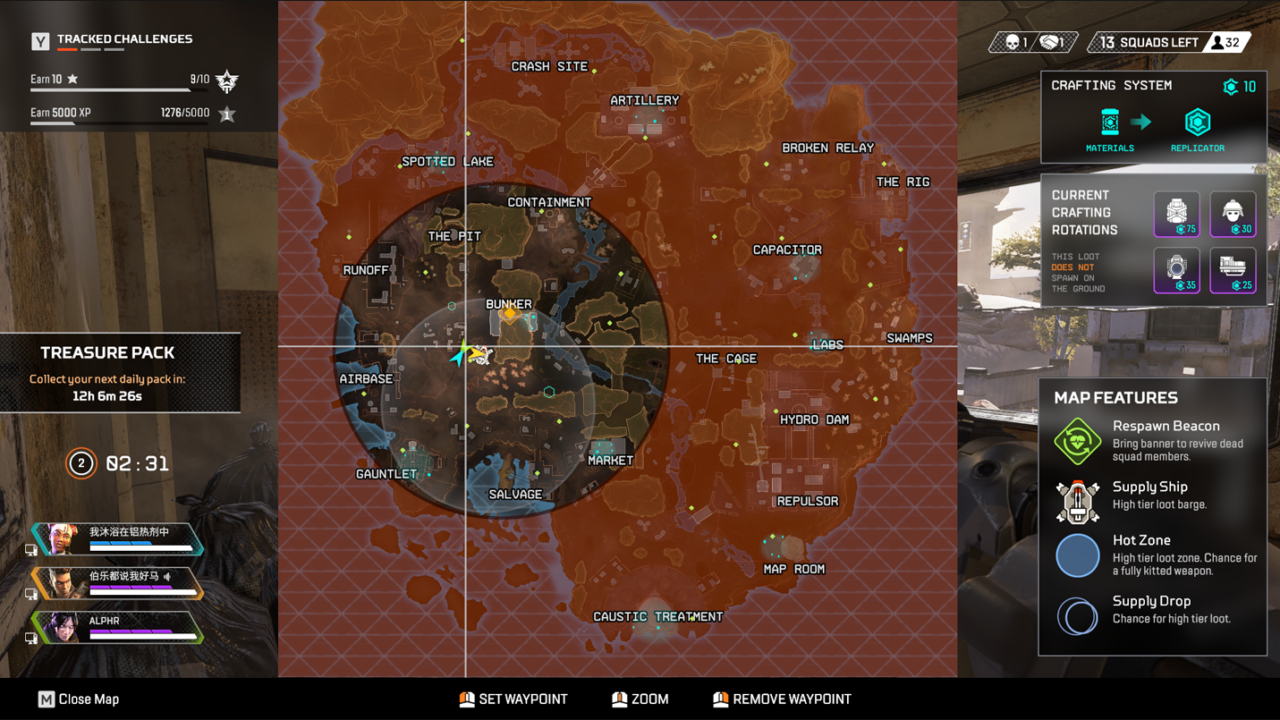Select the backpack in crafting rotations for 75
1280x720 pixels.
(1177, 213)
